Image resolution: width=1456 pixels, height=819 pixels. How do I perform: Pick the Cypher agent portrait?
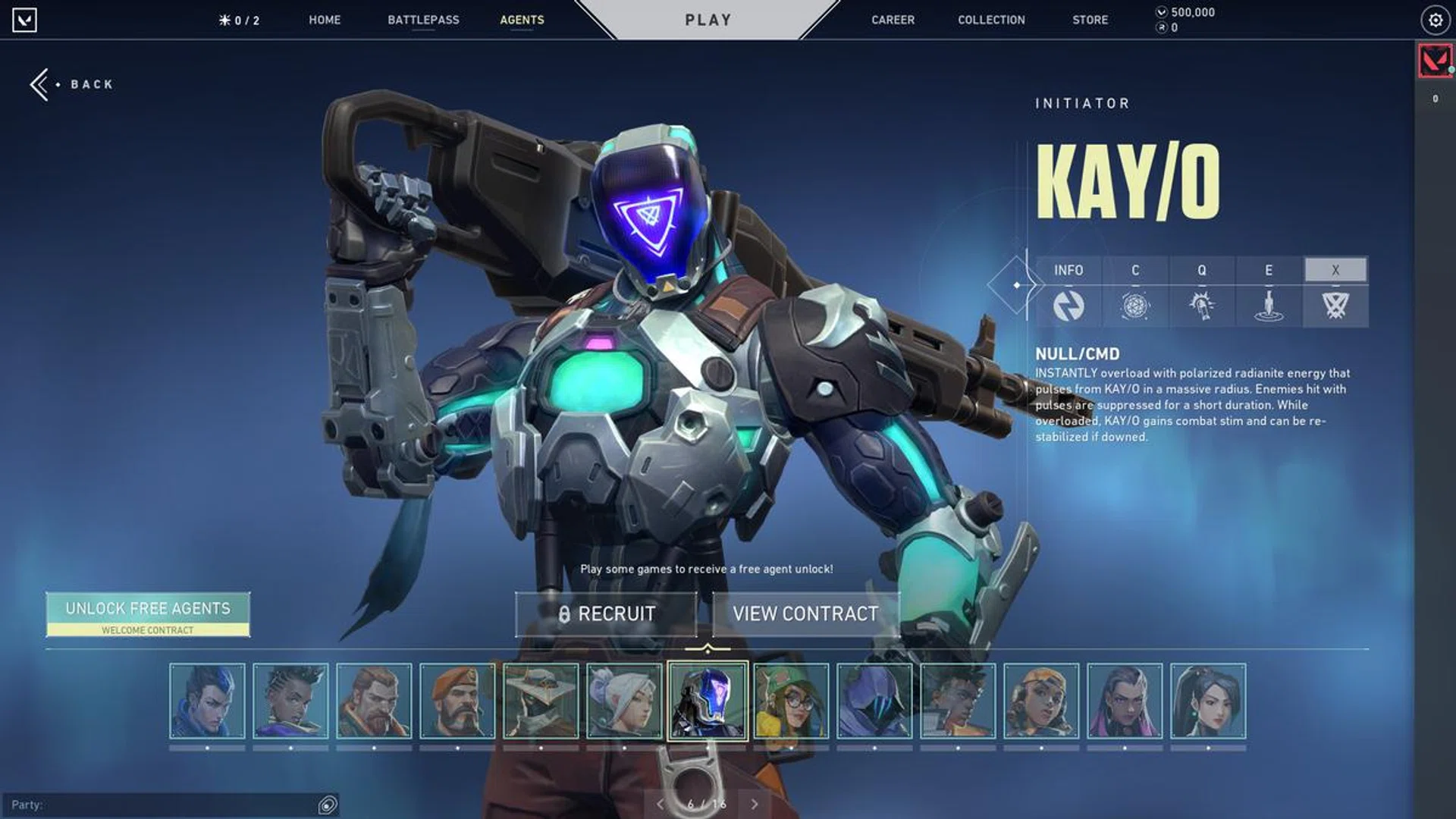click(x=541, y=701)
